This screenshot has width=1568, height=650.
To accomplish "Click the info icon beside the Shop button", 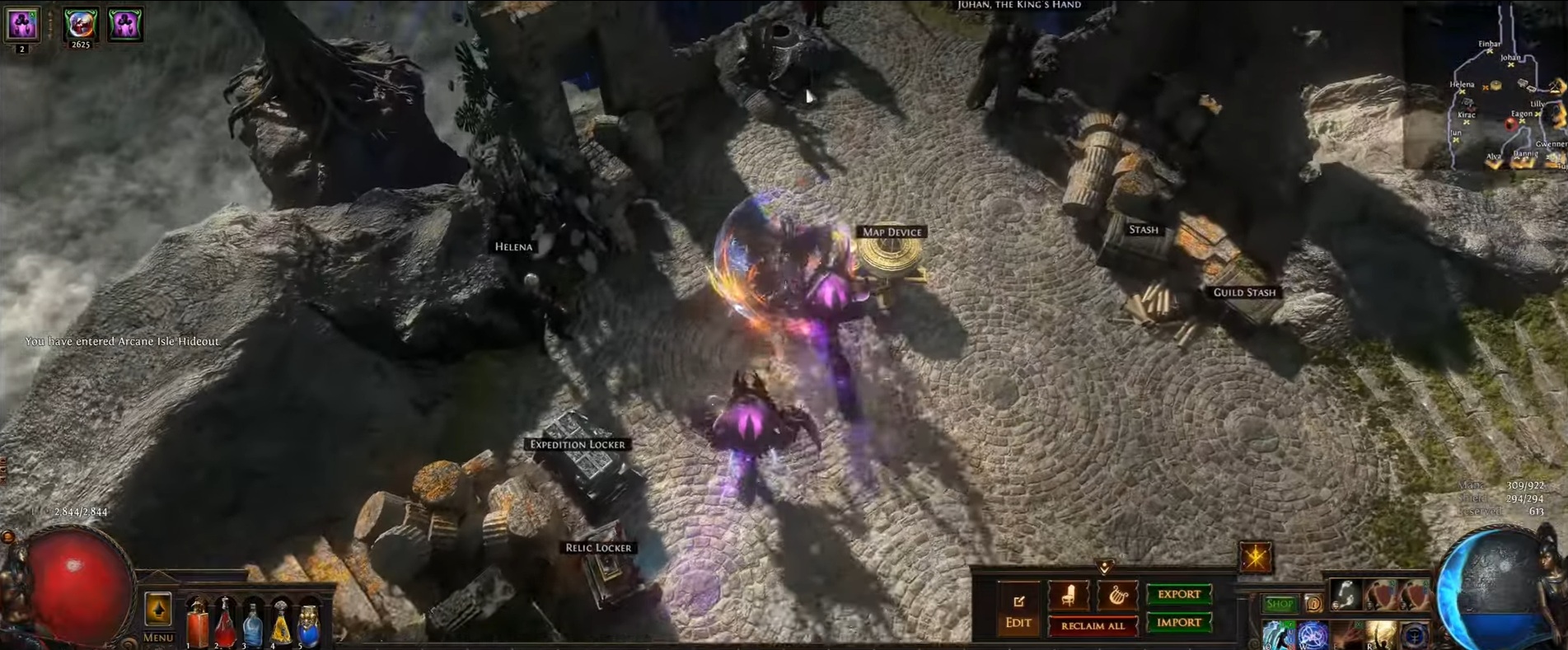I will point(1313,603).
